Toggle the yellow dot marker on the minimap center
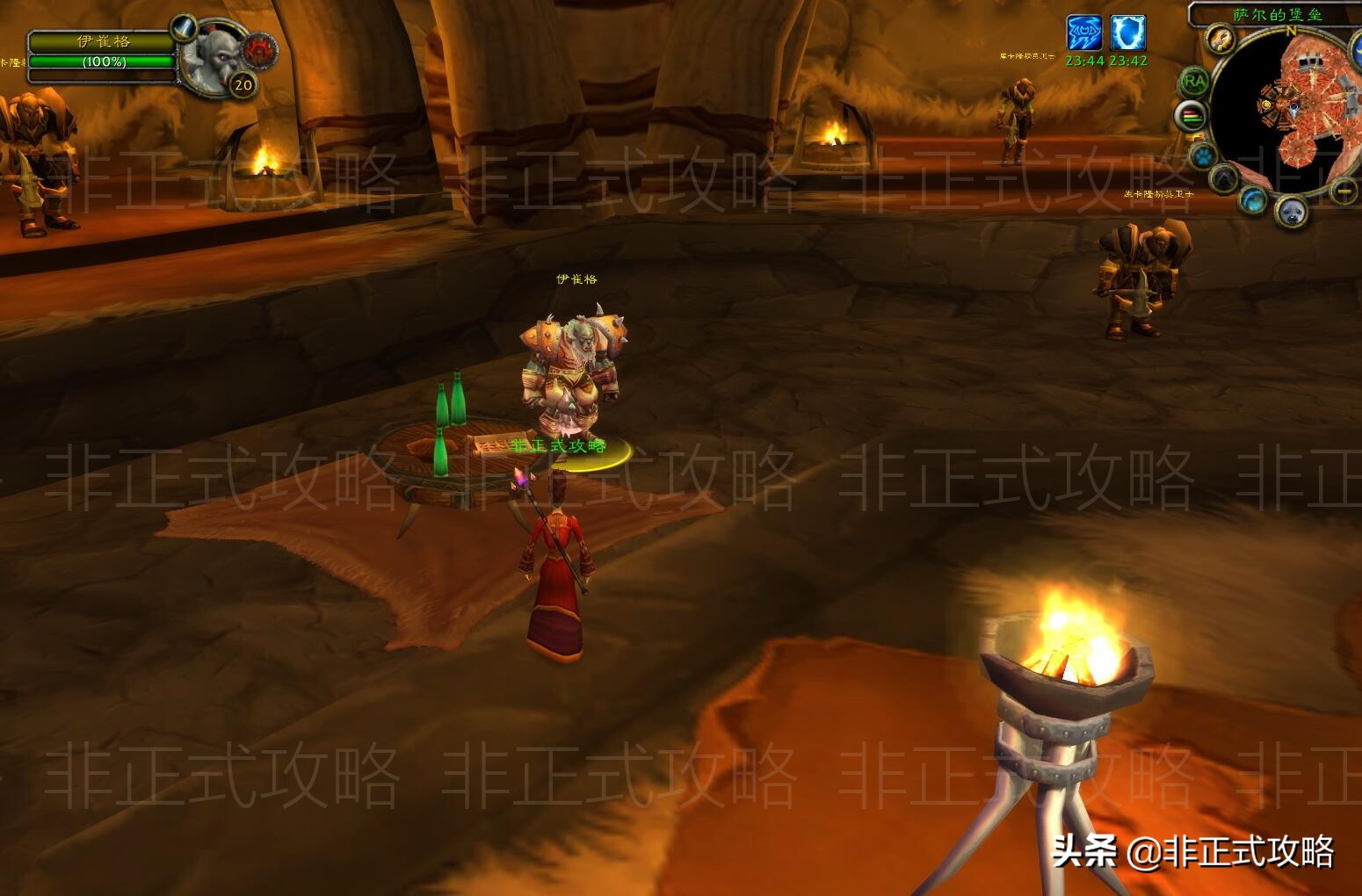 1266,105
